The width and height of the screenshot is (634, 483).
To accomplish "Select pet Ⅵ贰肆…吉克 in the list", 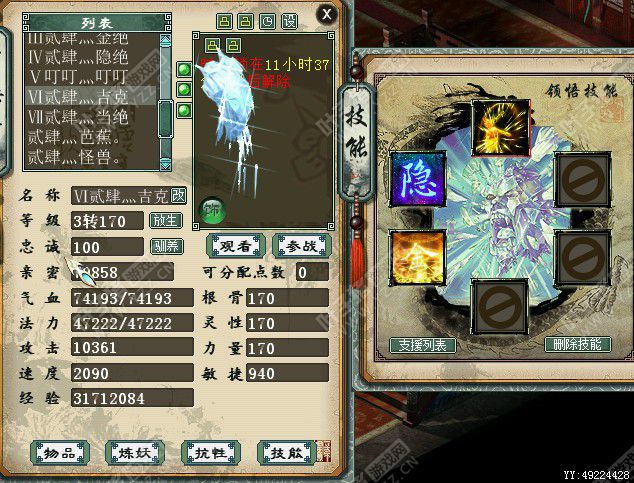I will (88, 96).
